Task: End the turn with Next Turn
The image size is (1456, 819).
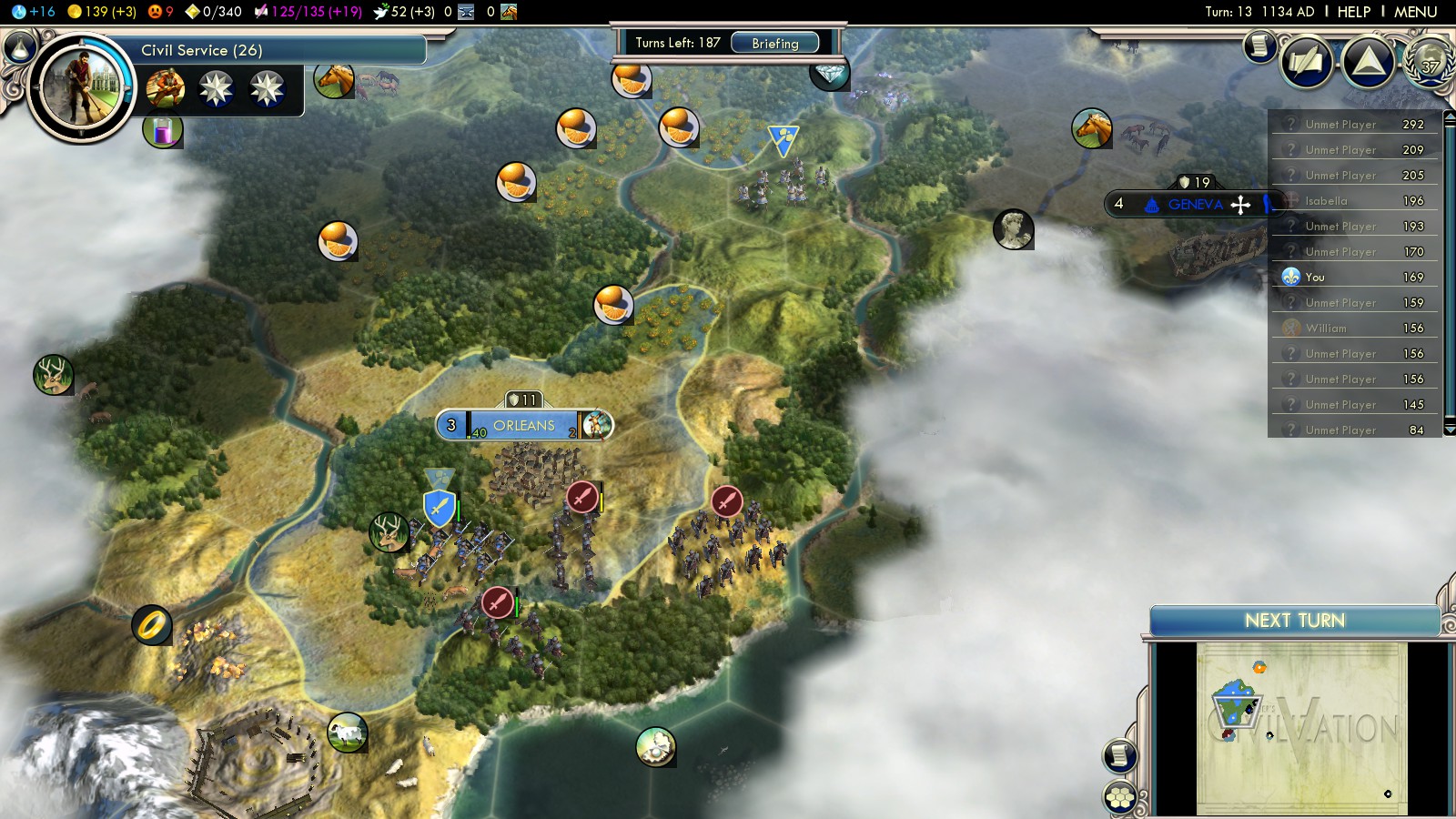Action: (1294, 621)
